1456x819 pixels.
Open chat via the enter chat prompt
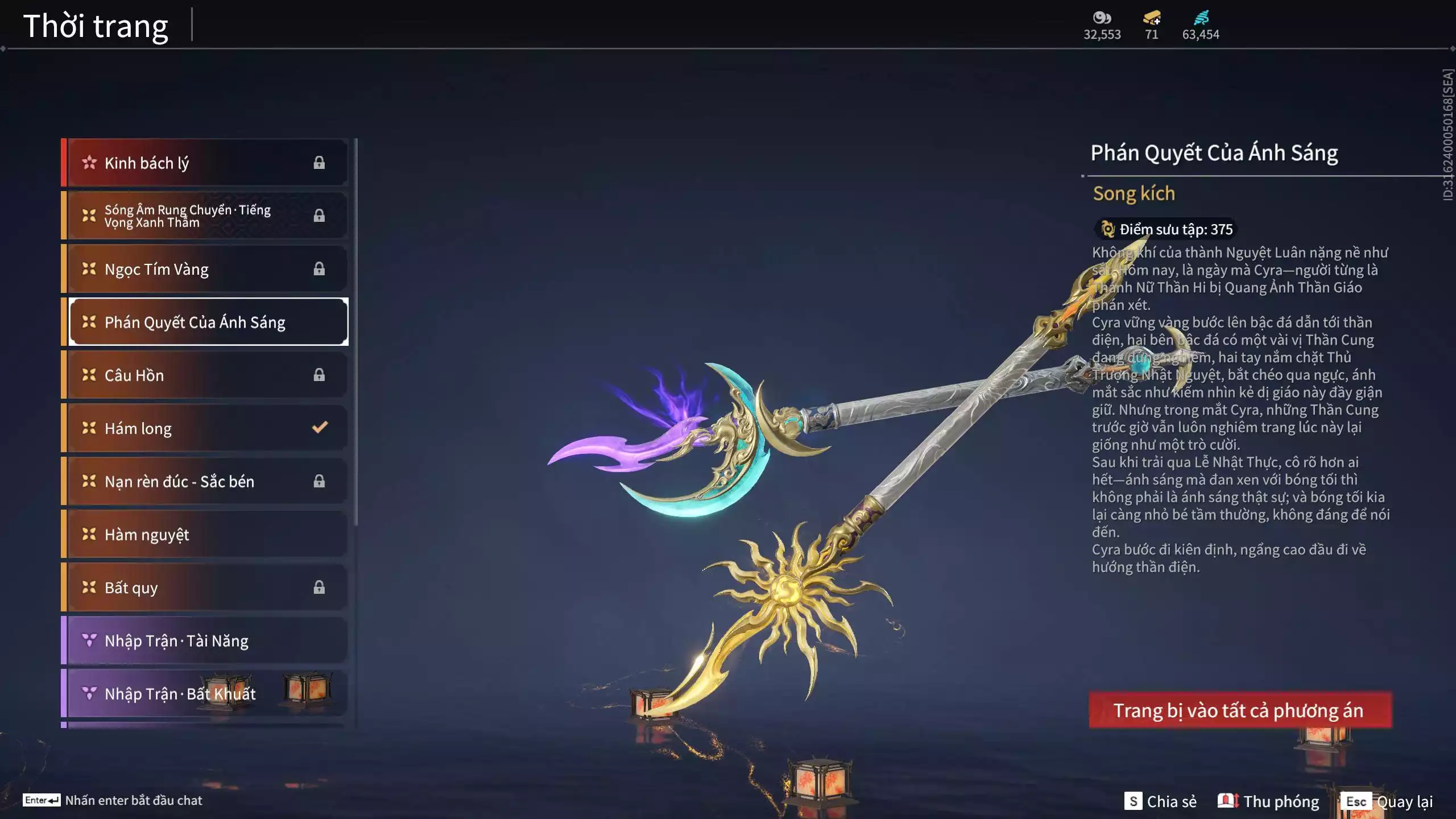[113, 800]
